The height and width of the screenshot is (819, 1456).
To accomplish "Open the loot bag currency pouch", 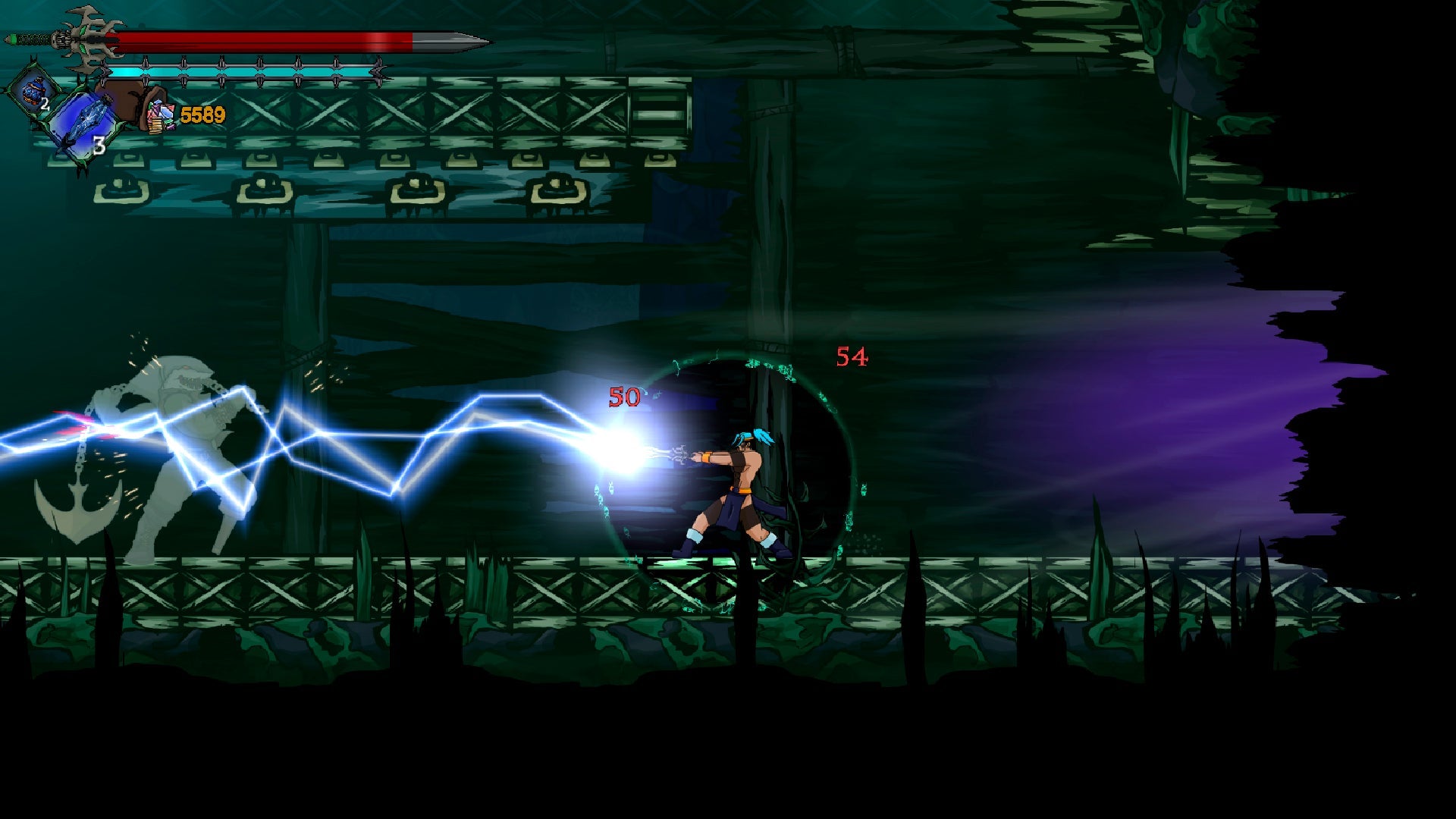I will [131, 102].
